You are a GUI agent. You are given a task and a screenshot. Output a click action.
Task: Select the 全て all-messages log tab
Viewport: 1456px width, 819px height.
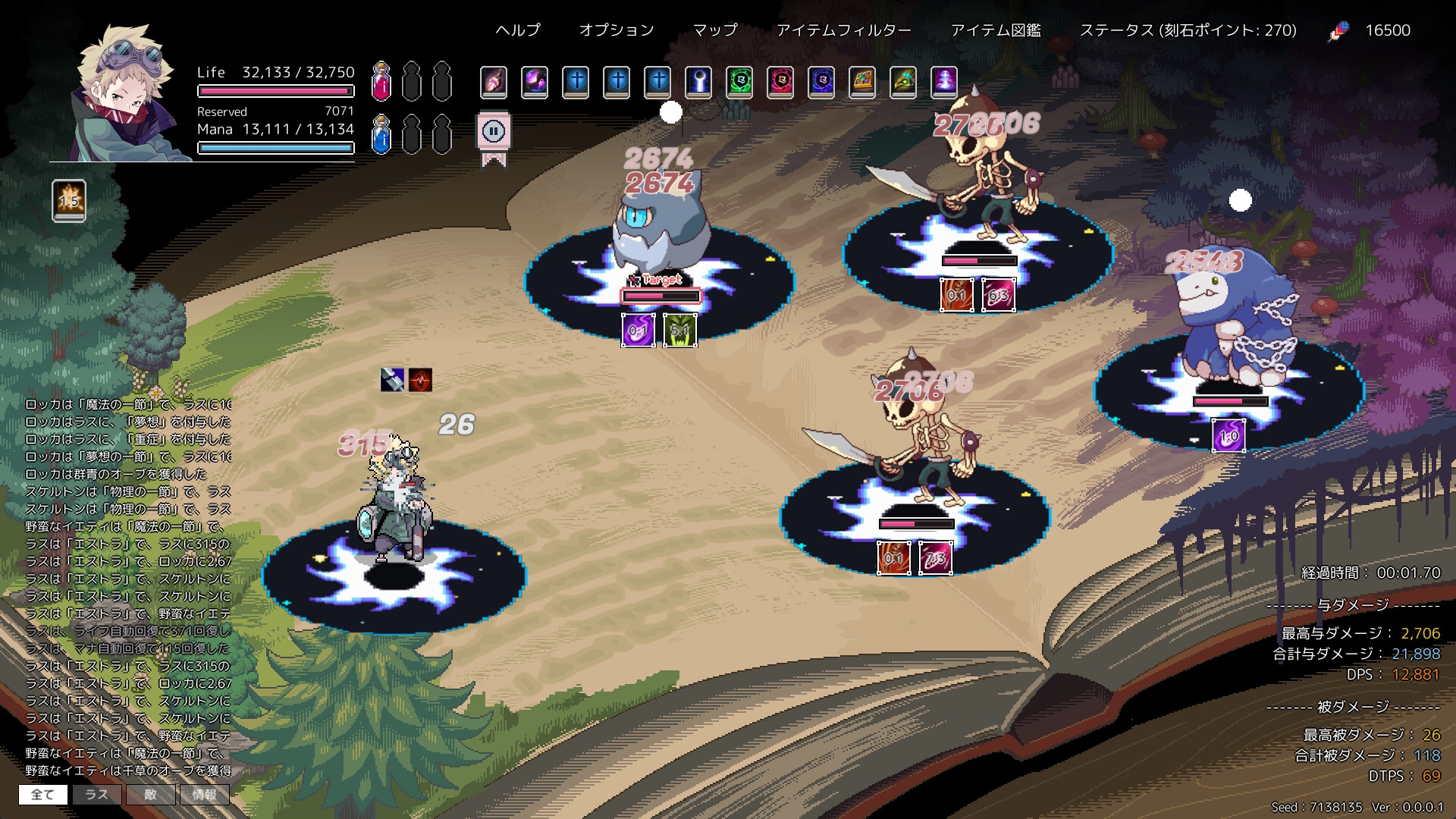pyautogui.click(x=43, y=794)
